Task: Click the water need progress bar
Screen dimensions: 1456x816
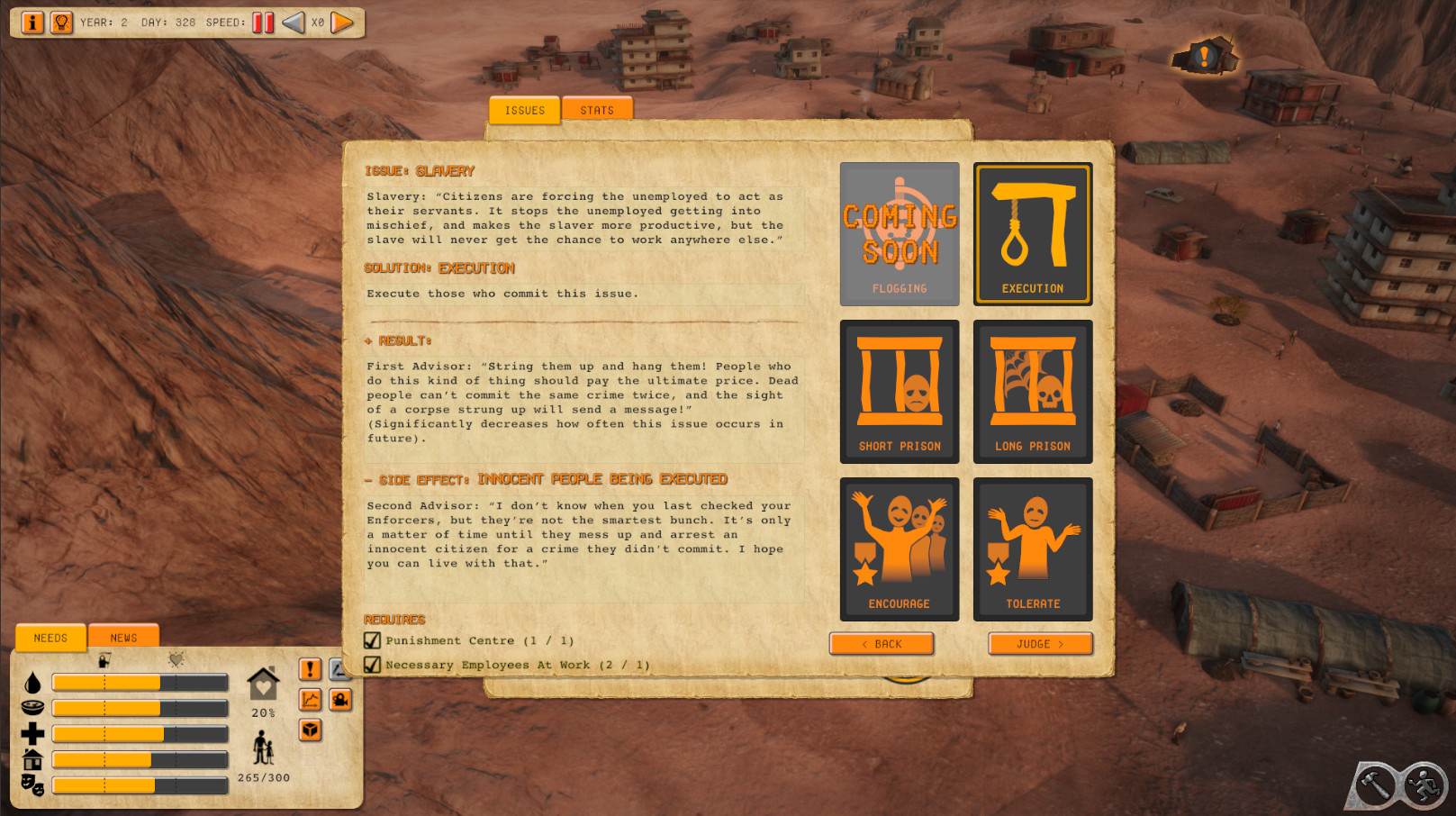Action: click(140, 683)
